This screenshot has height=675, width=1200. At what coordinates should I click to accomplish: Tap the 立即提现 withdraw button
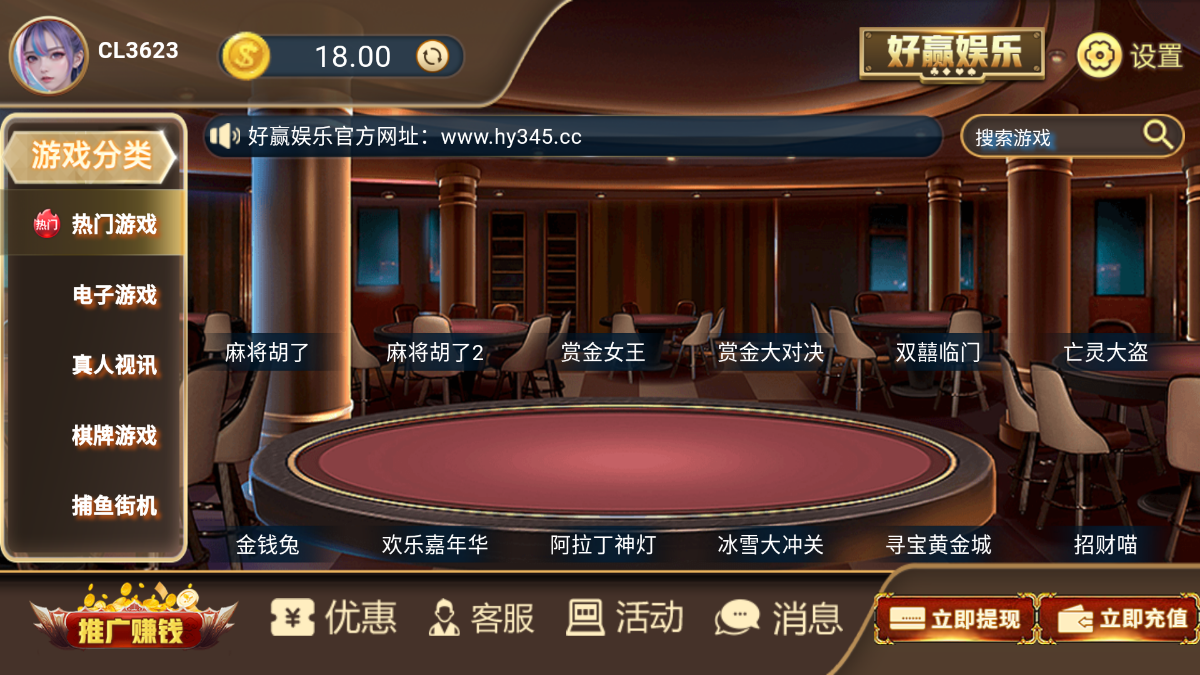pos(954,619)
